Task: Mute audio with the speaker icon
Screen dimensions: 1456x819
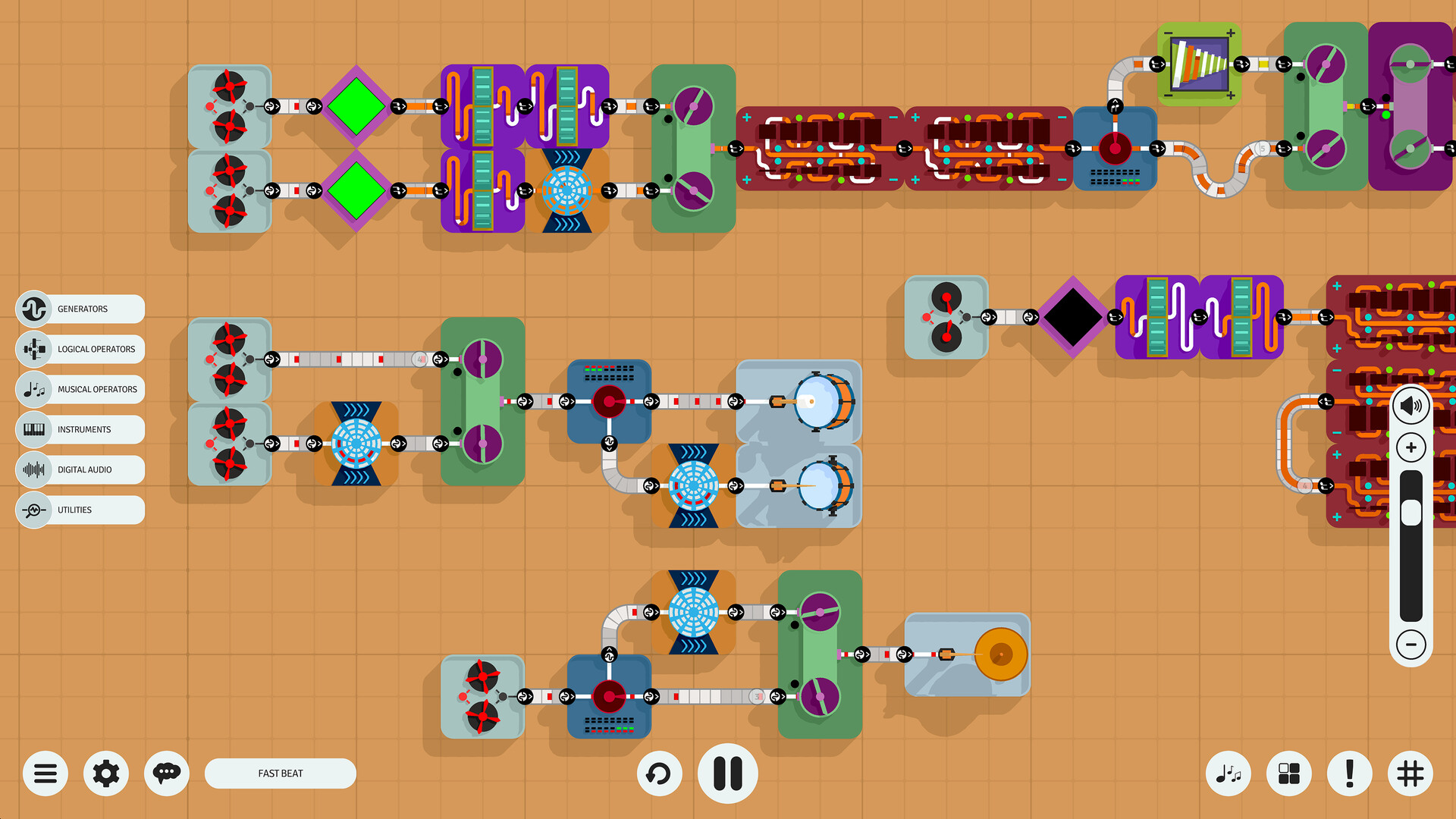Action: coord(1410,405)
